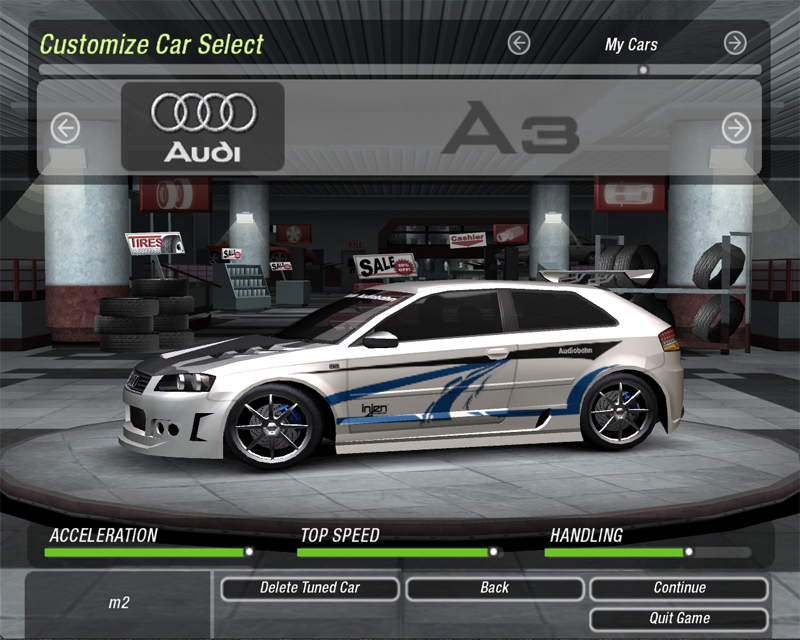Choose Quit Game
This screenshot has width=800, height=640.
point(679,618)
